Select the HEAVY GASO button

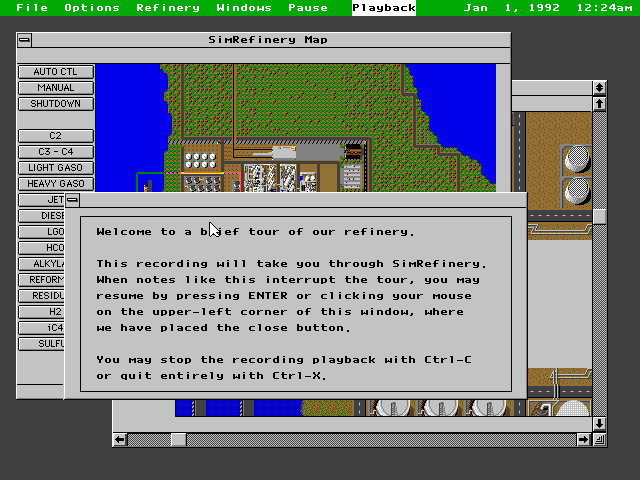[x=55, y=184]
